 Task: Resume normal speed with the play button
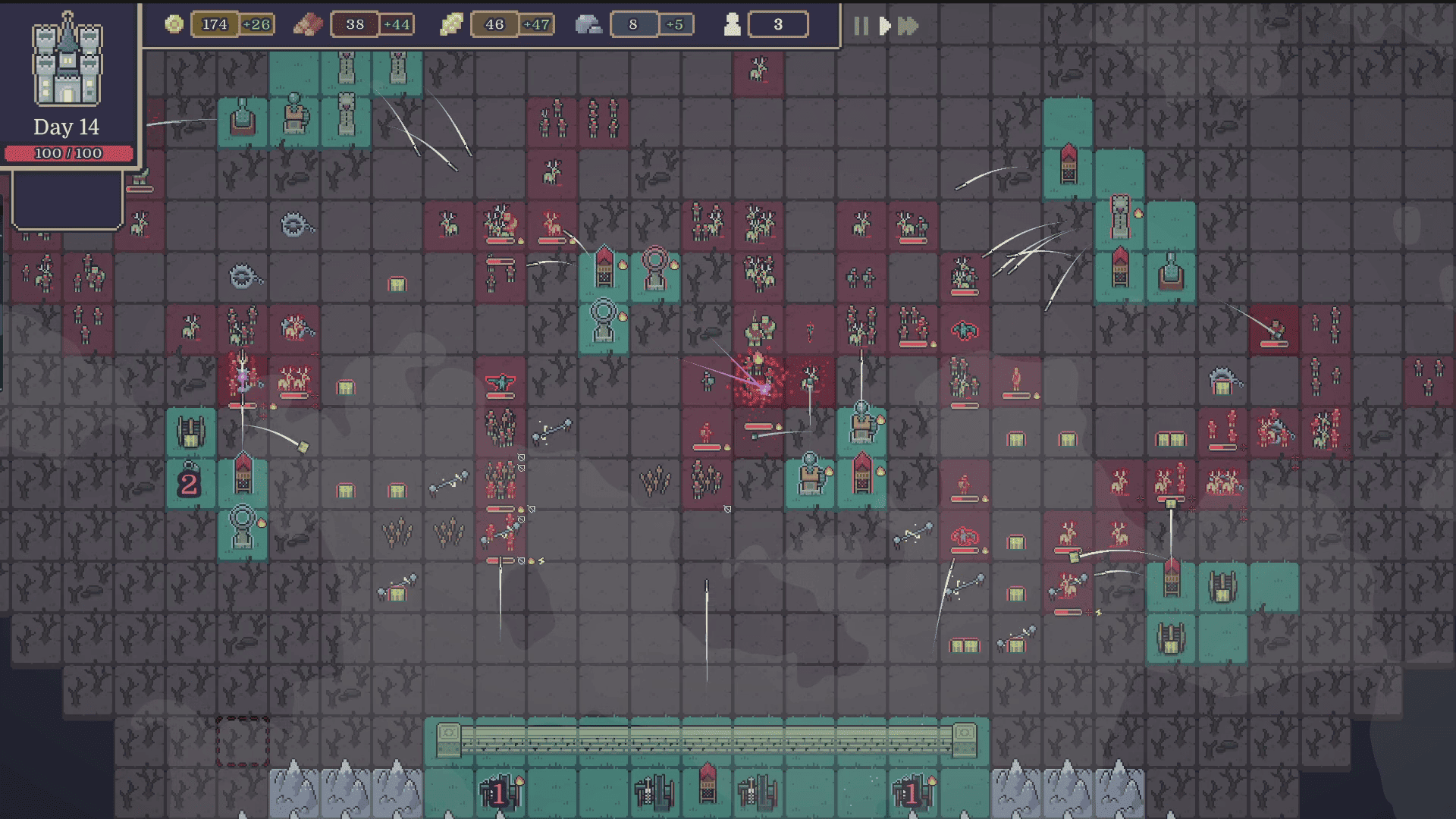point(884,27)
